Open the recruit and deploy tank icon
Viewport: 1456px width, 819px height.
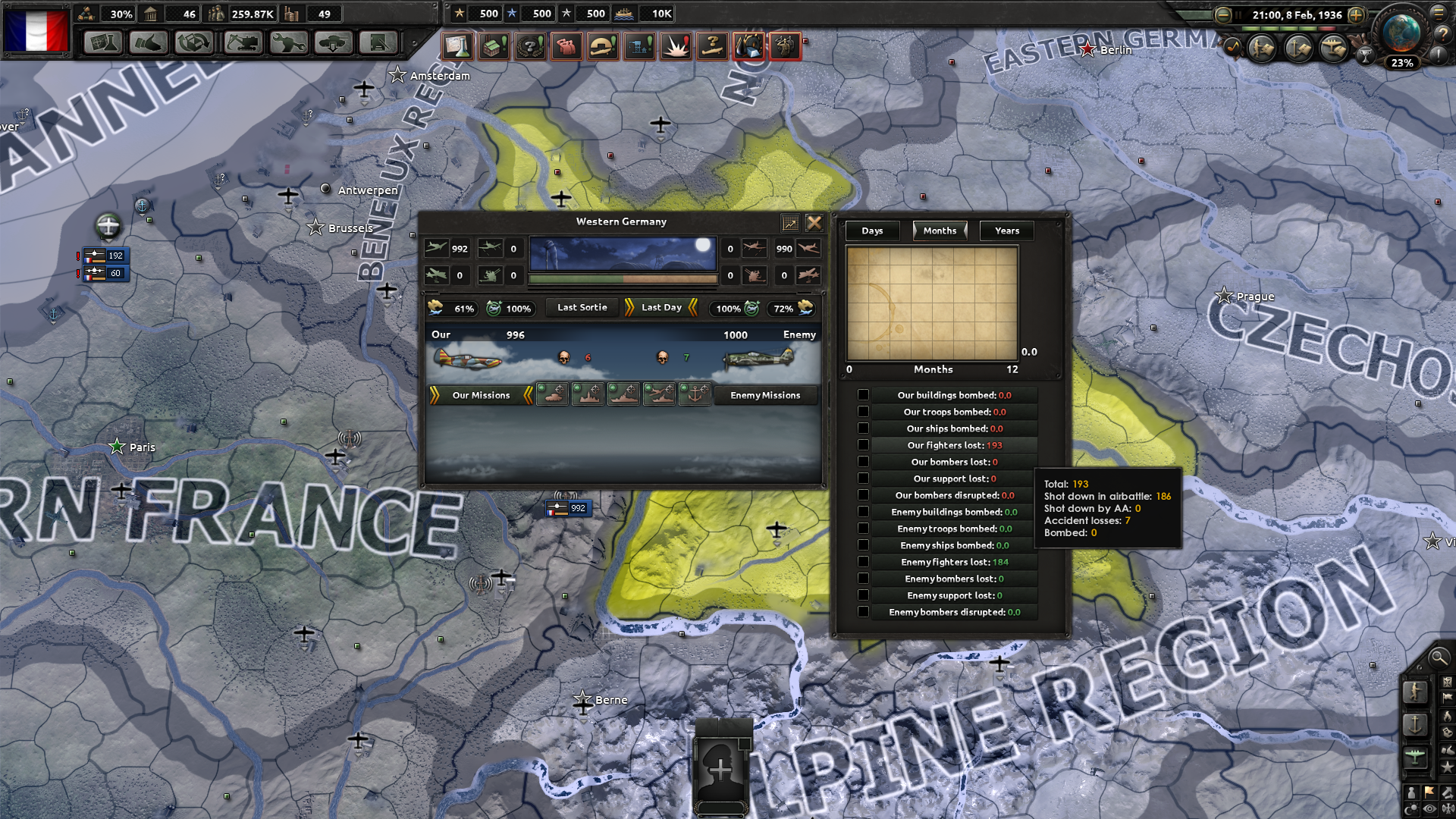click(x=334, y=43)
